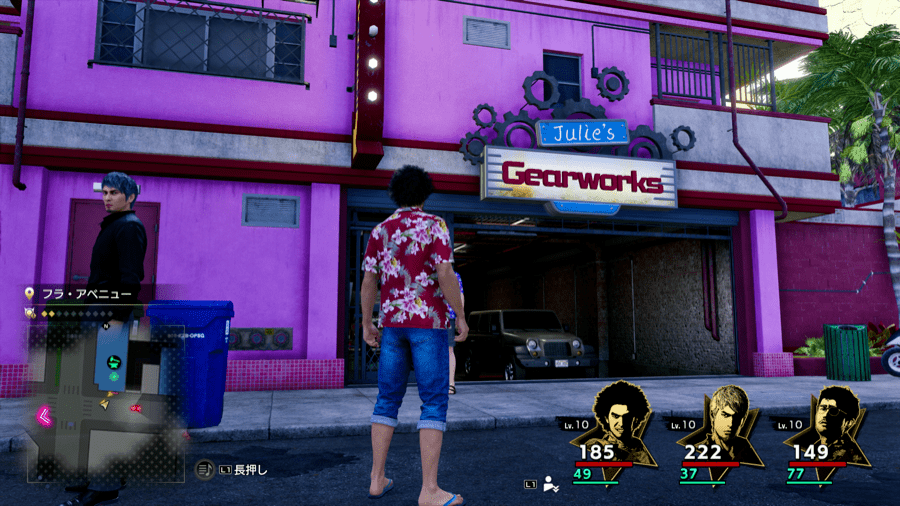Image resolution: width=900 pixels, height=506 pixels.
Task: Click the music playlist icon
Action: (204, 468)
